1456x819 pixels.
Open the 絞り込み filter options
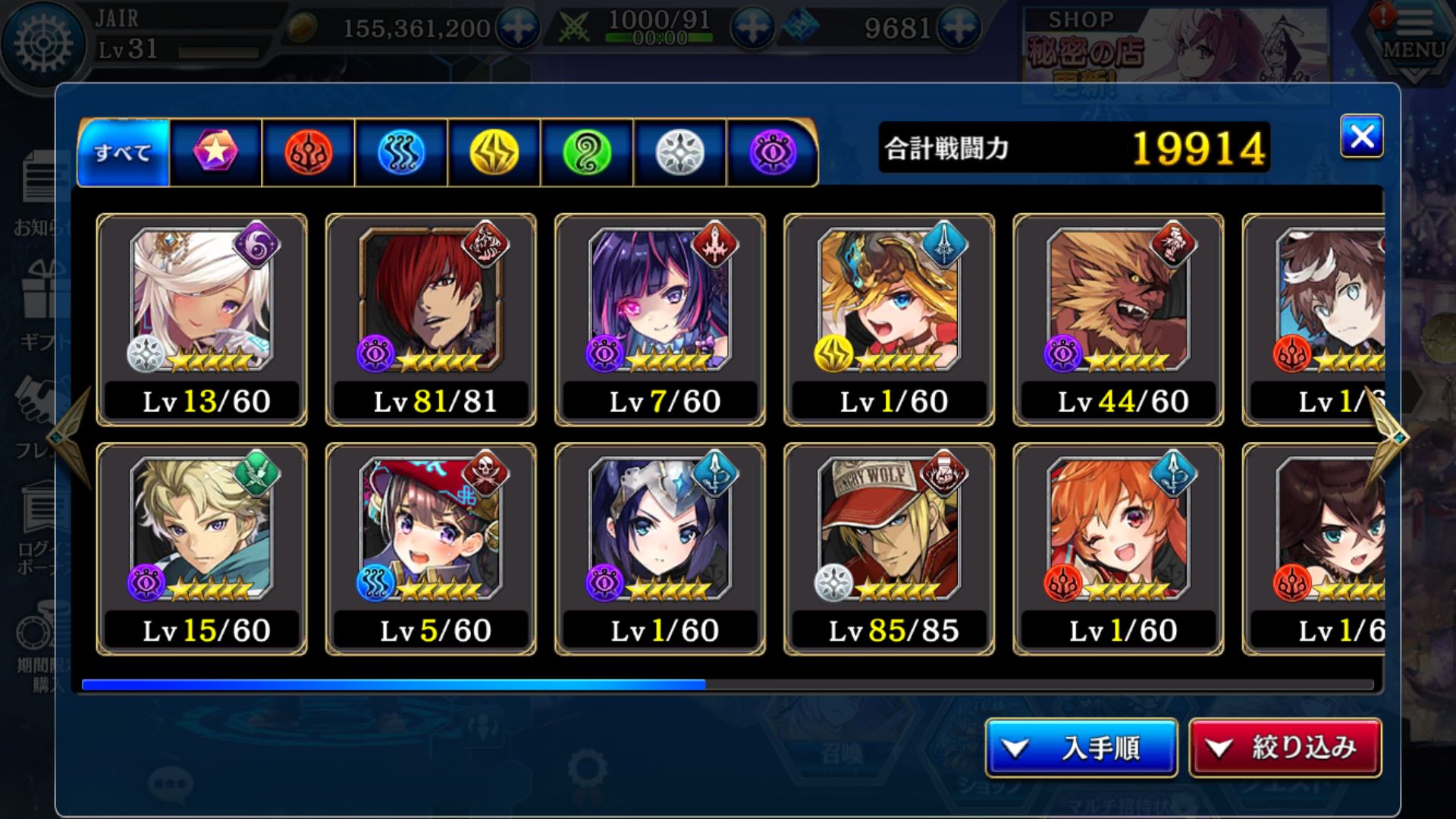(1285, 748)
